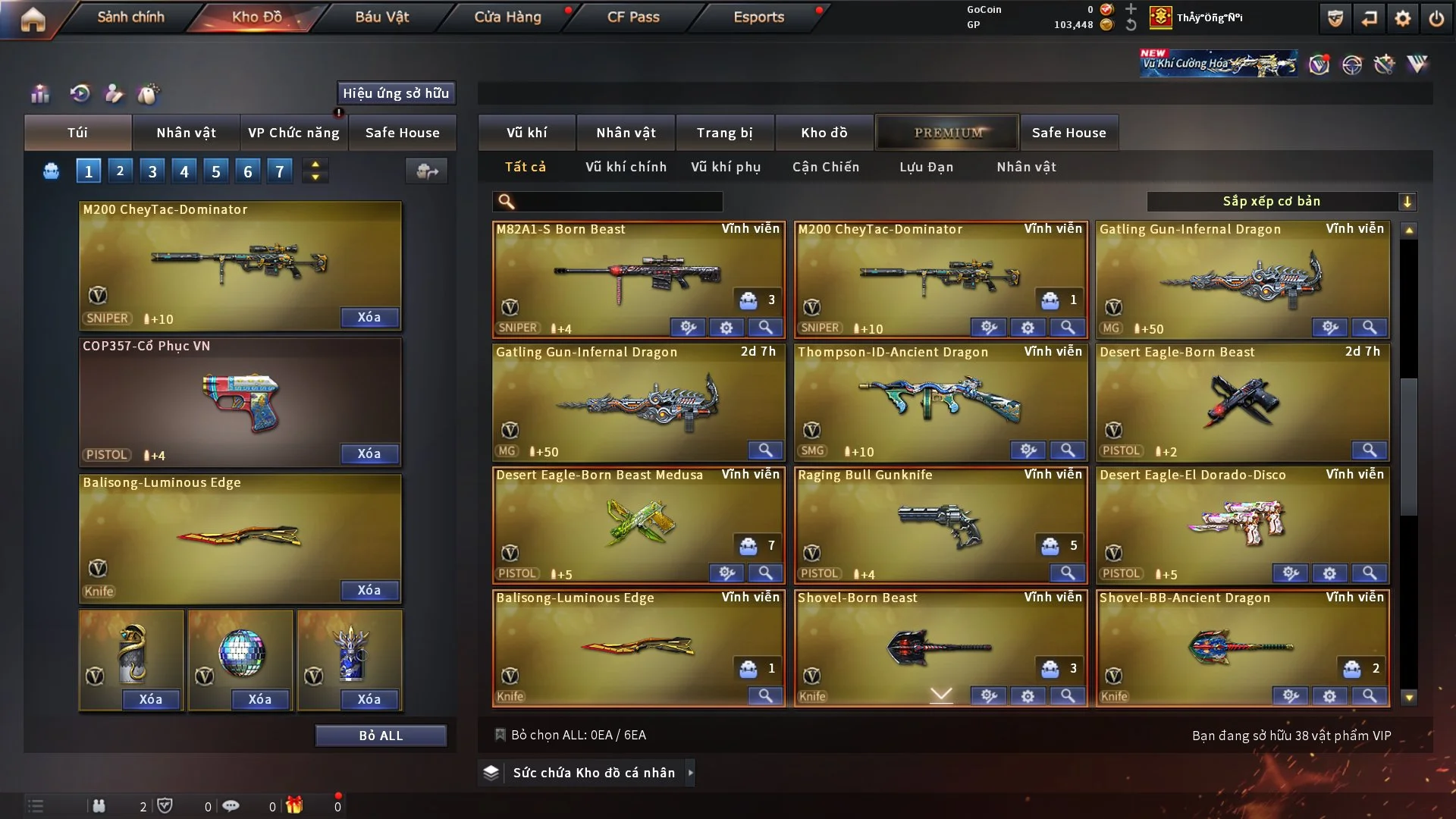
Task: Filter by Vũ khí chính
Action: [626, 167]
